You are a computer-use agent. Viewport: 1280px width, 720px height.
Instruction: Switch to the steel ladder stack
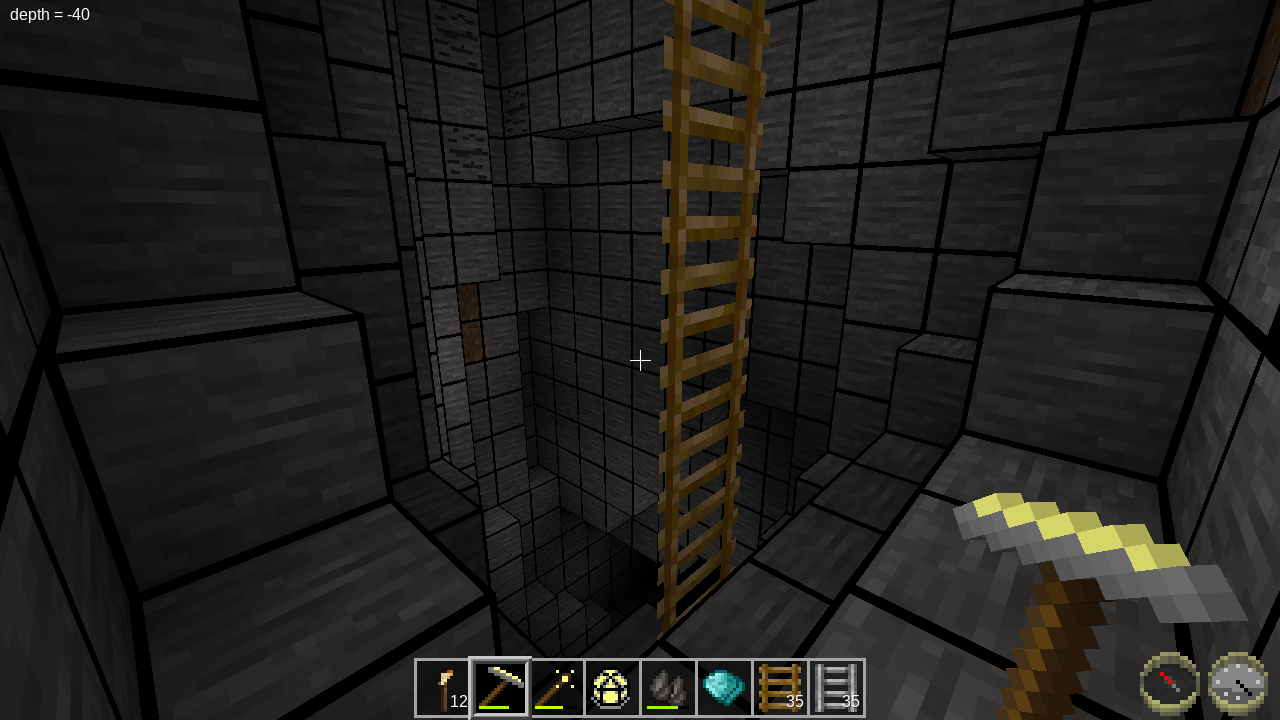click(836, 687)
